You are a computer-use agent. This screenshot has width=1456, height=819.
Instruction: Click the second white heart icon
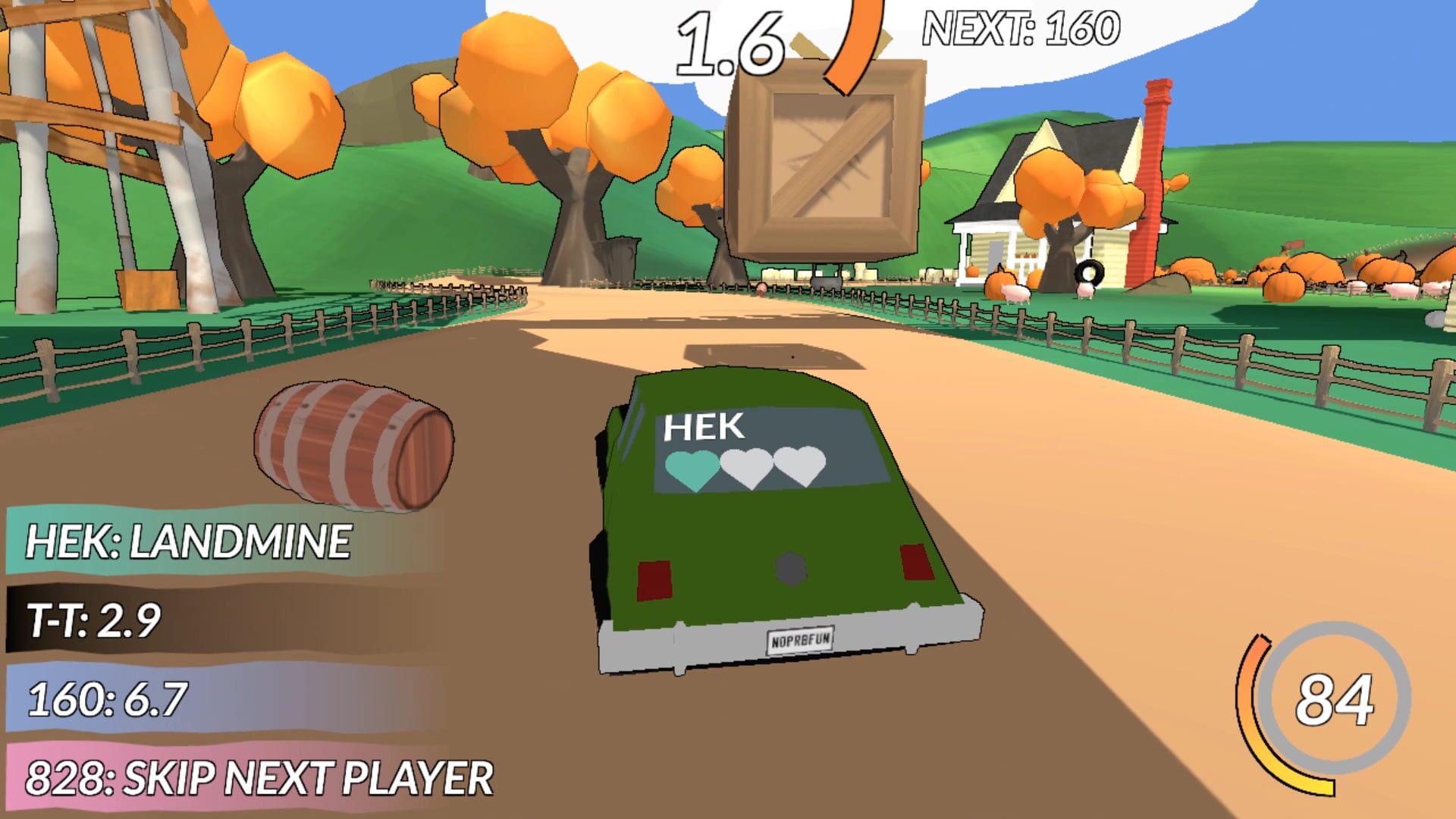pyautogui.click(x=747, y=463)
